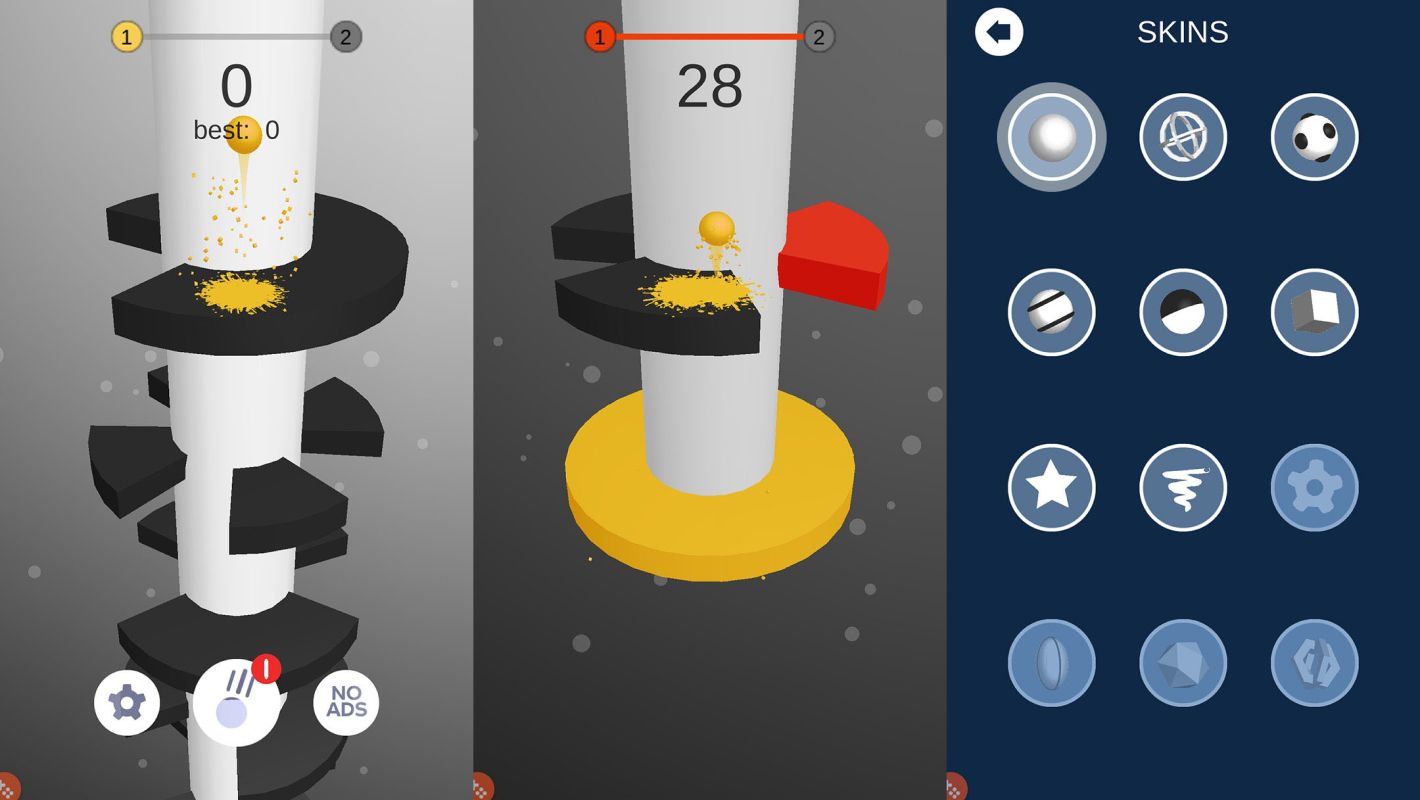1420x800 pixels.
Task: Select the half-black ball skin
Action: (1183, 313)
